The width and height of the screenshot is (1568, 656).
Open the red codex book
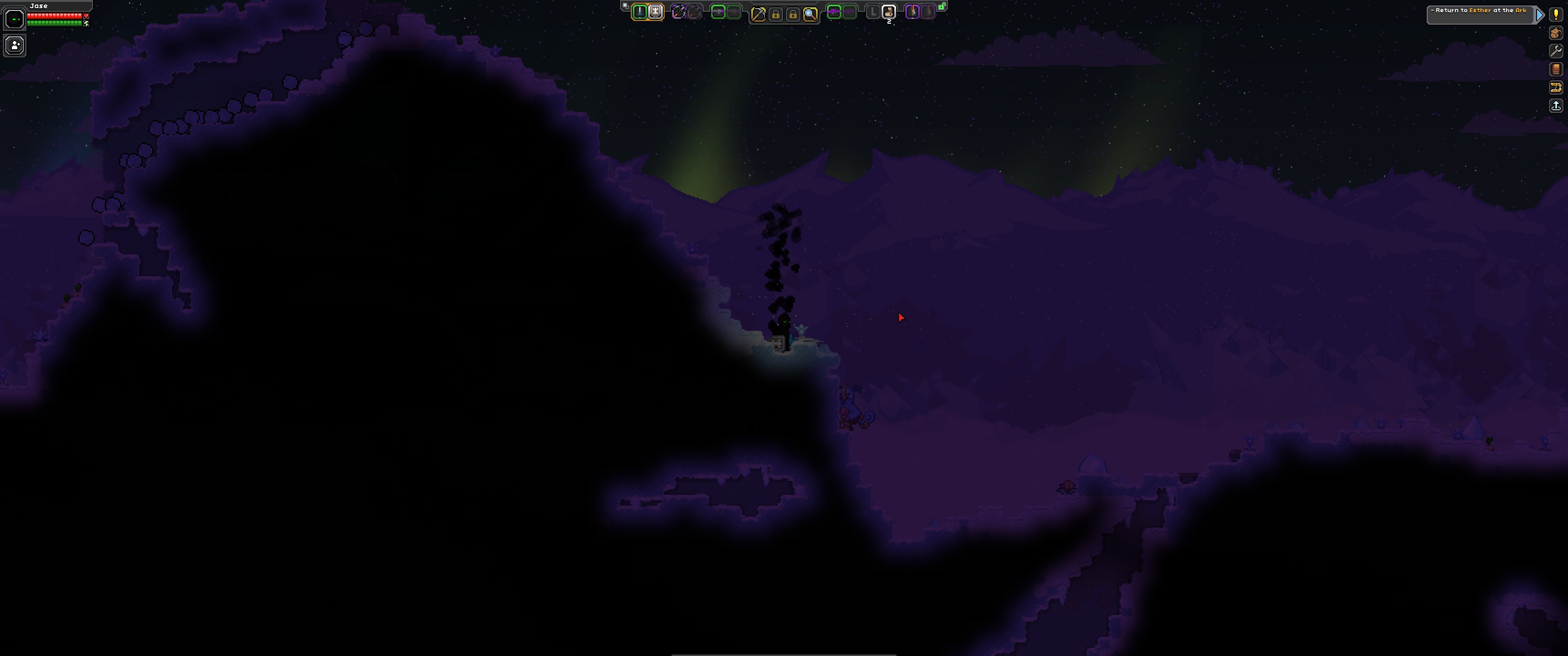pos(1556,69)
